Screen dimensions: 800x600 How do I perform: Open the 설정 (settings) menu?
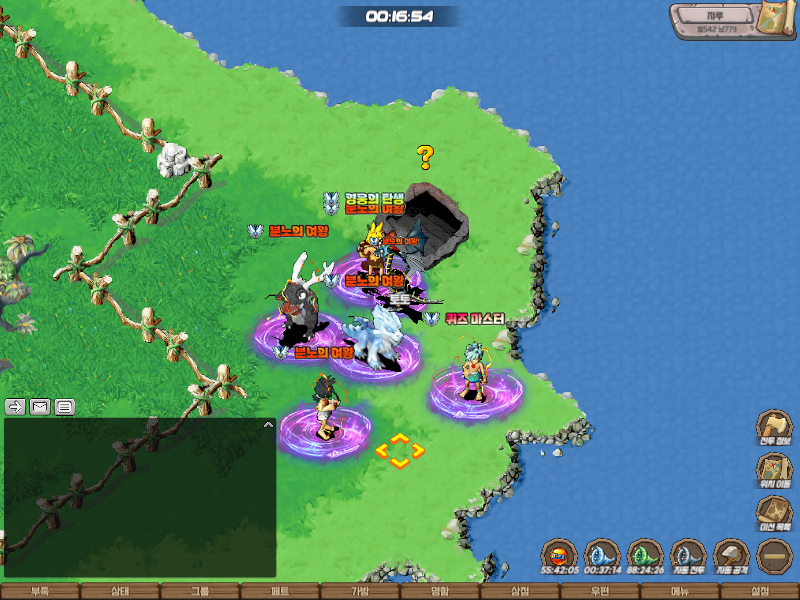760,591
